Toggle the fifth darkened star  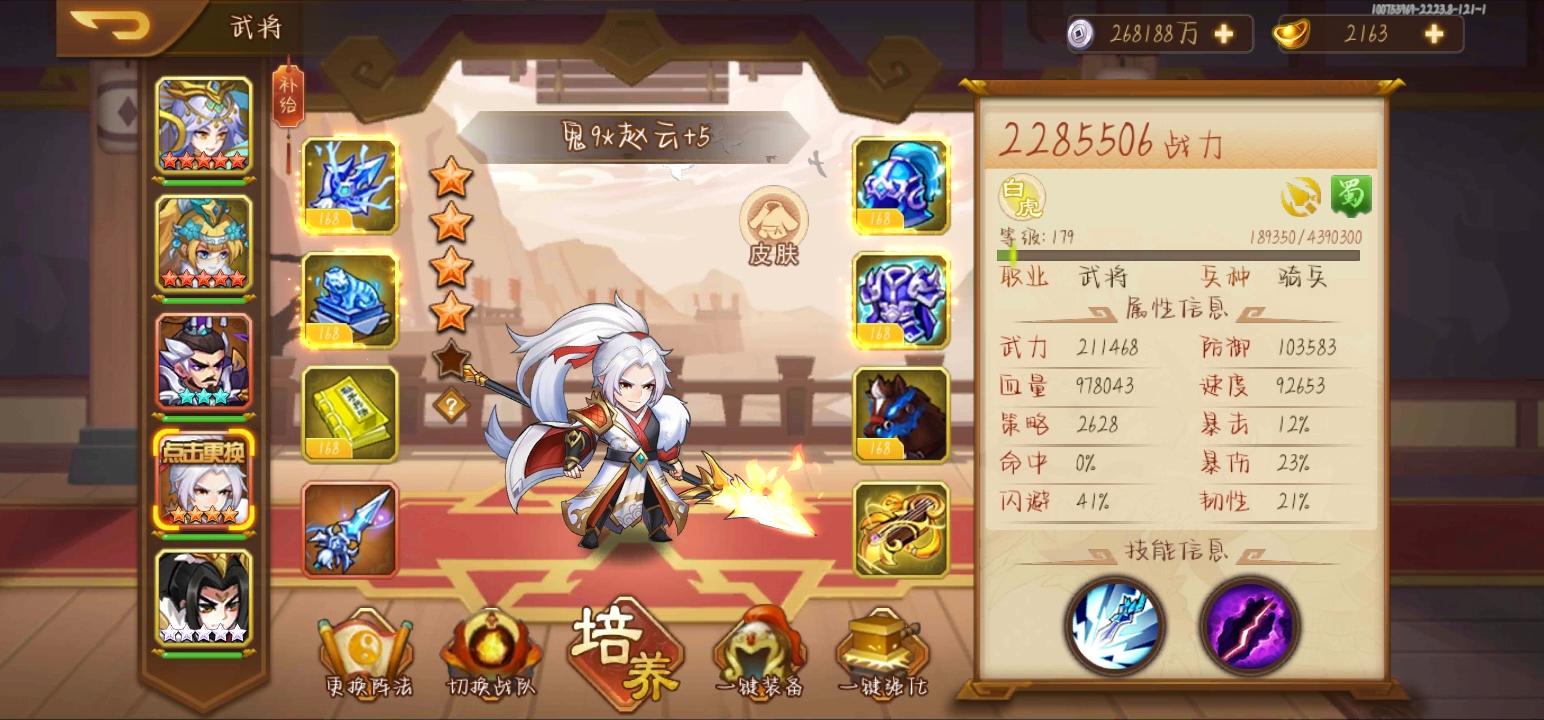pyautogui.click(x=451, y=357)
